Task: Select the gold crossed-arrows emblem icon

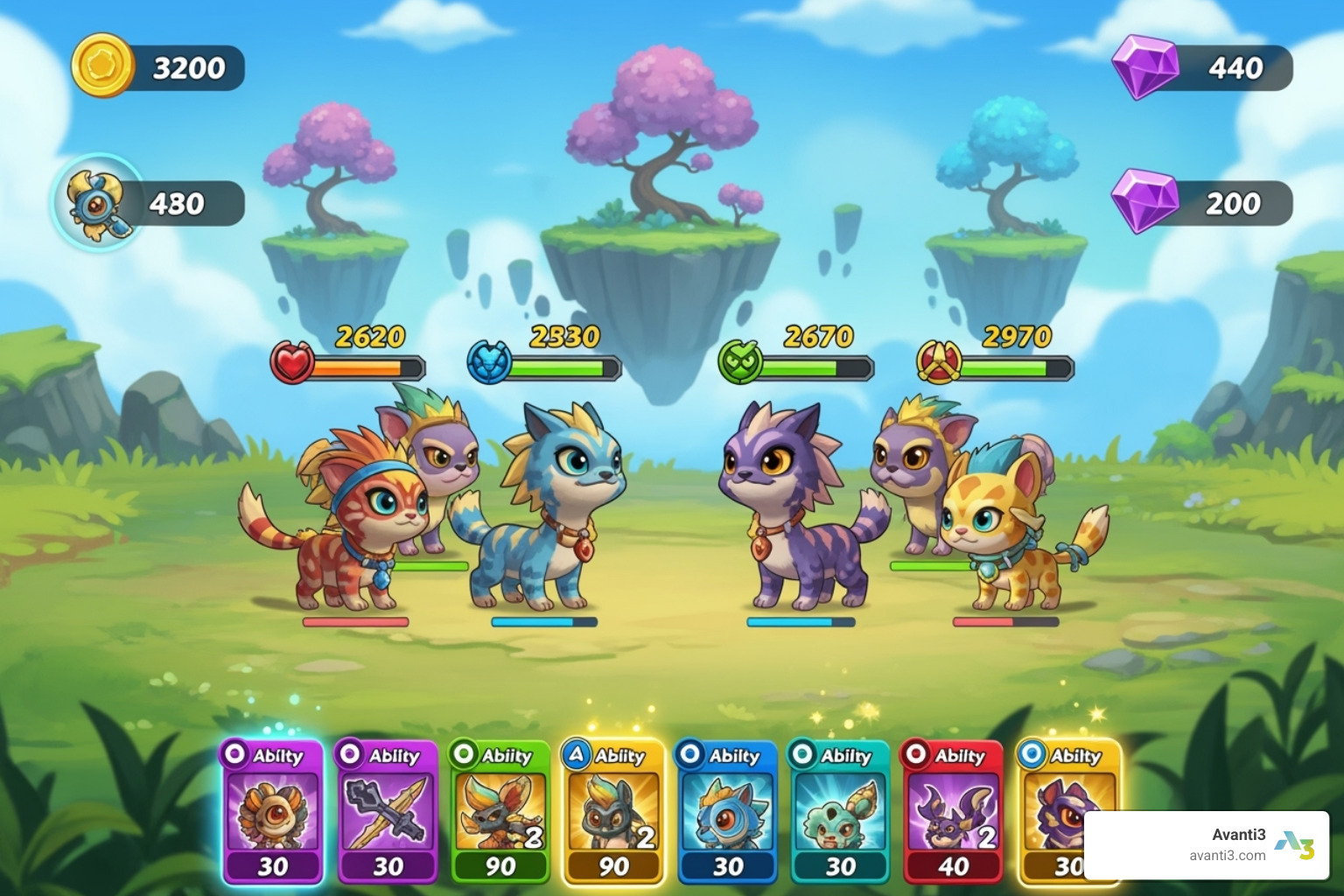Action: [x=938, y=362]
